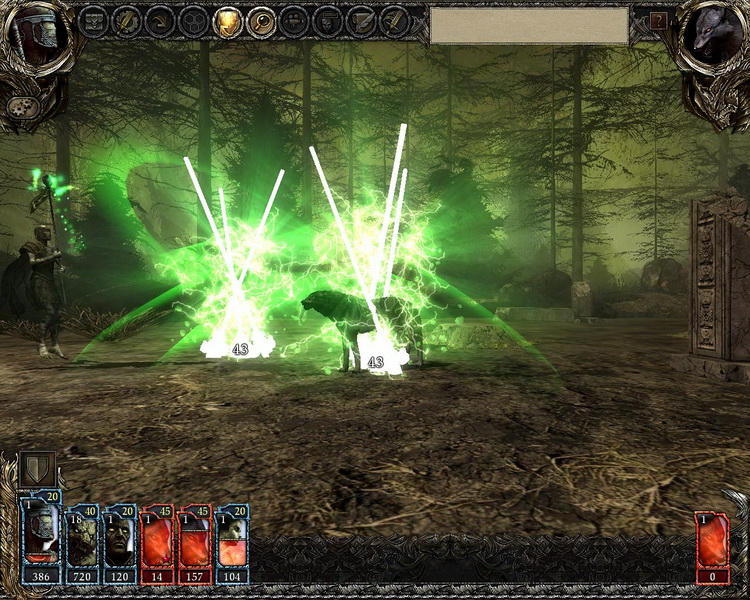Open the question mark help button
Screen dimensions: 750x600
click(658, 20)
